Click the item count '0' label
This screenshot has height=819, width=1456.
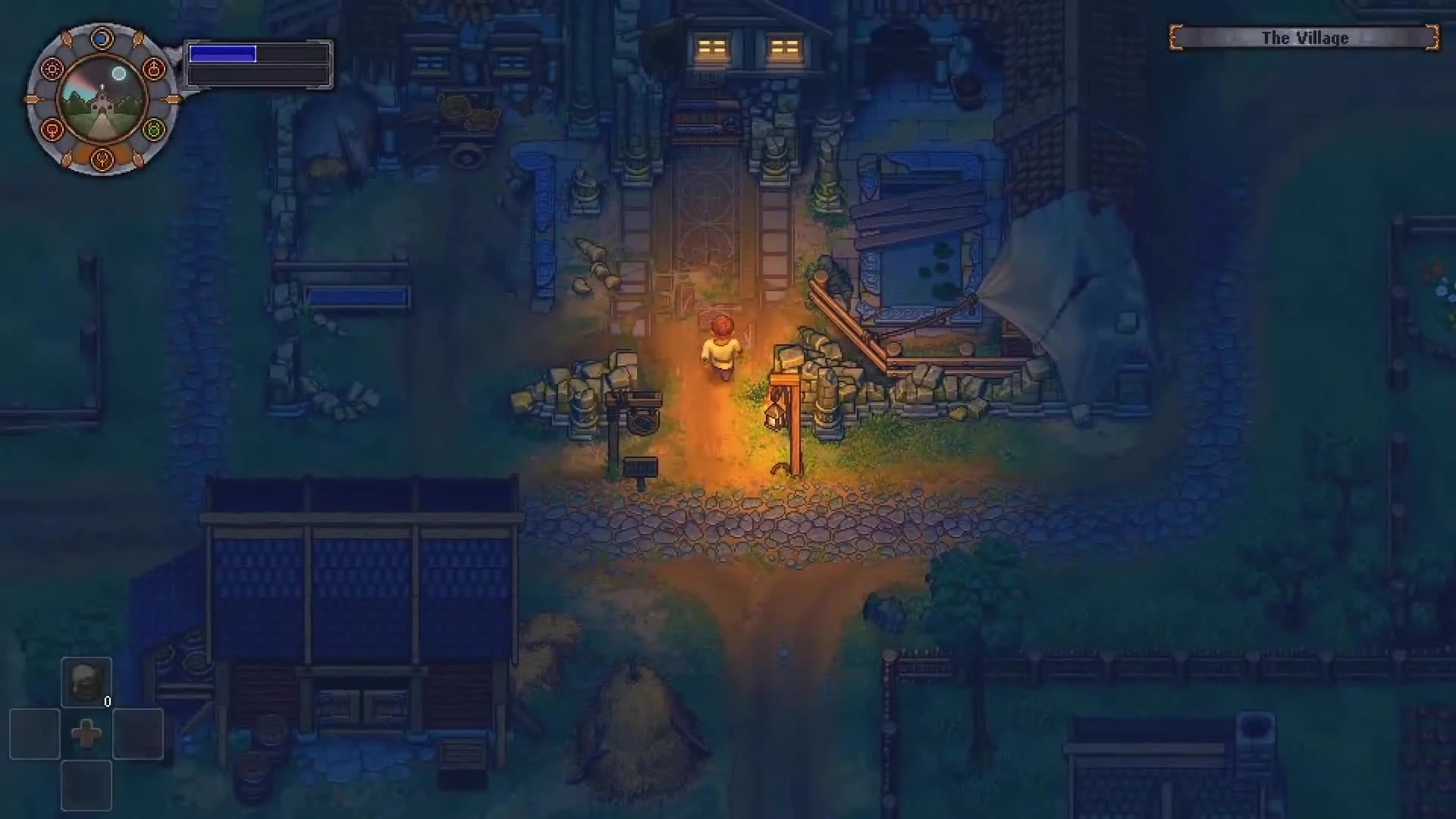click(108, 701)
